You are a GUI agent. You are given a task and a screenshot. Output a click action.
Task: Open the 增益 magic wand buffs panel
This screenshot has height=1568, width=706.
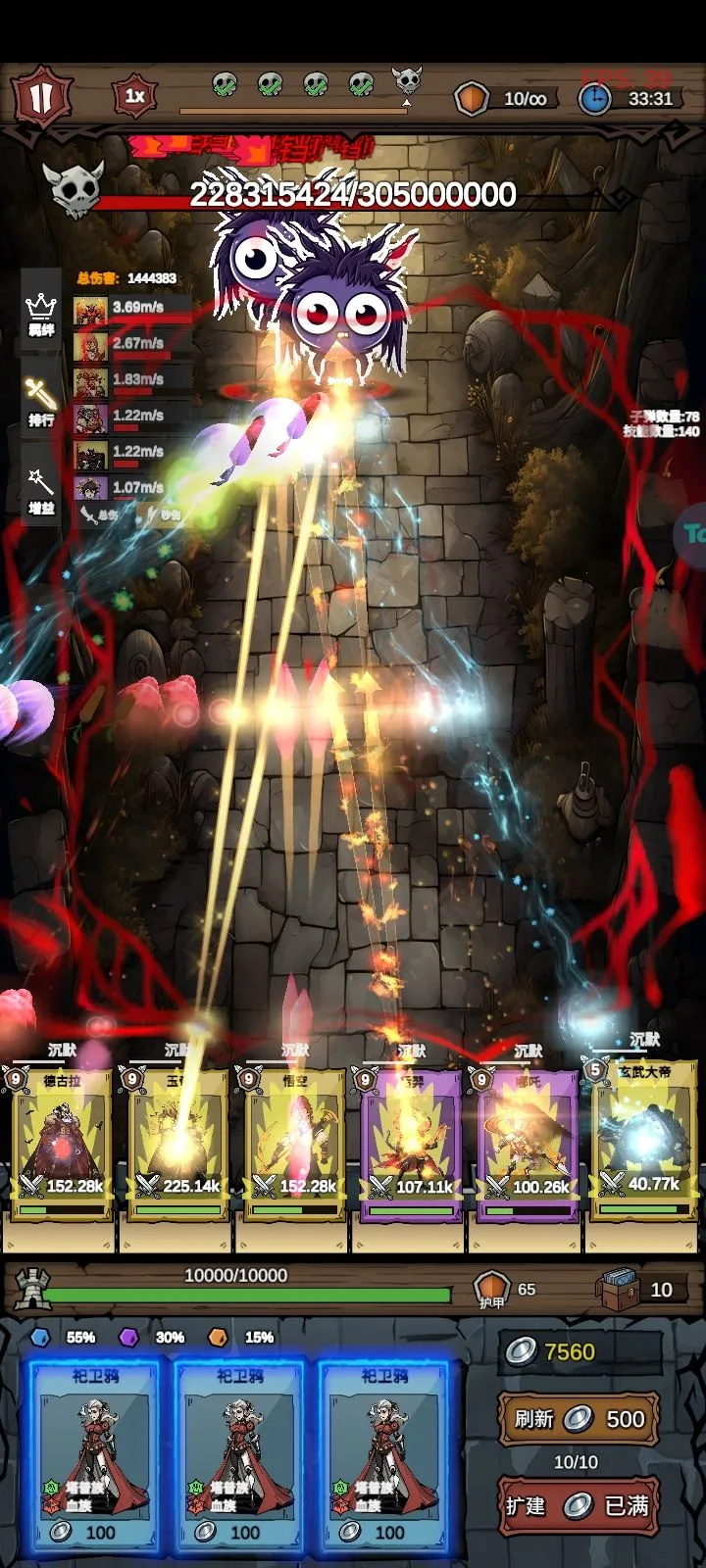[40, 491]
